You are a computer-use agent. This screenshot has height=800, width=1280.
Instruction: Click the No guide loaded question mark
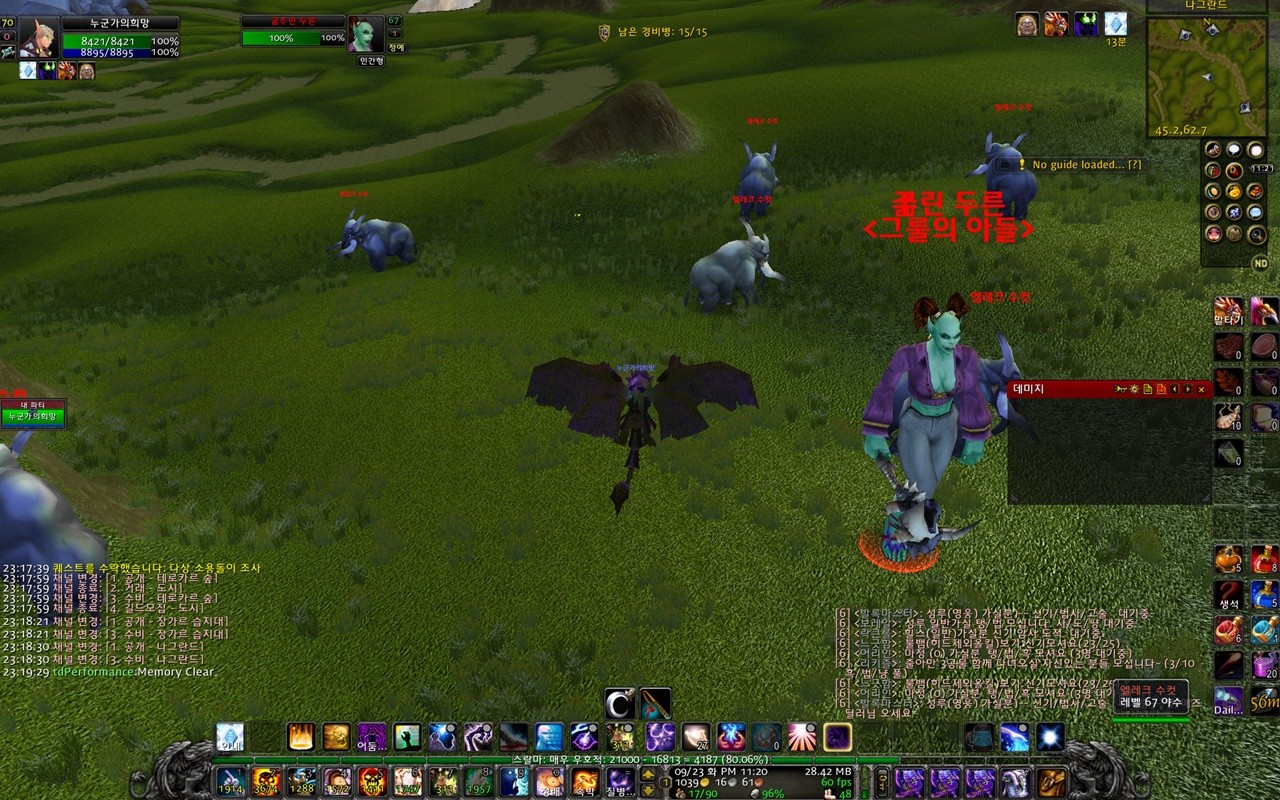pyautogui.click(x=1134, y=164)
